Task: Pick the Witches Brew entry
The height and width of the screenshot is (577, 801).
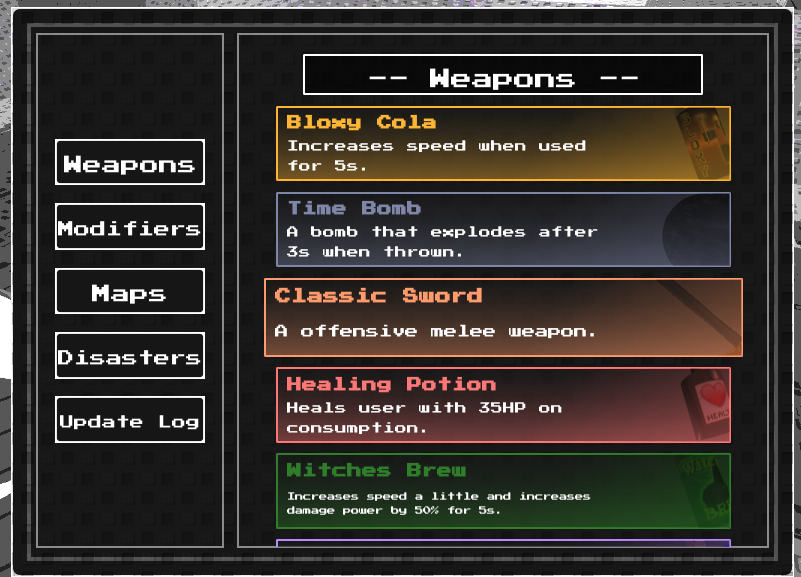Action: (503, 491)
